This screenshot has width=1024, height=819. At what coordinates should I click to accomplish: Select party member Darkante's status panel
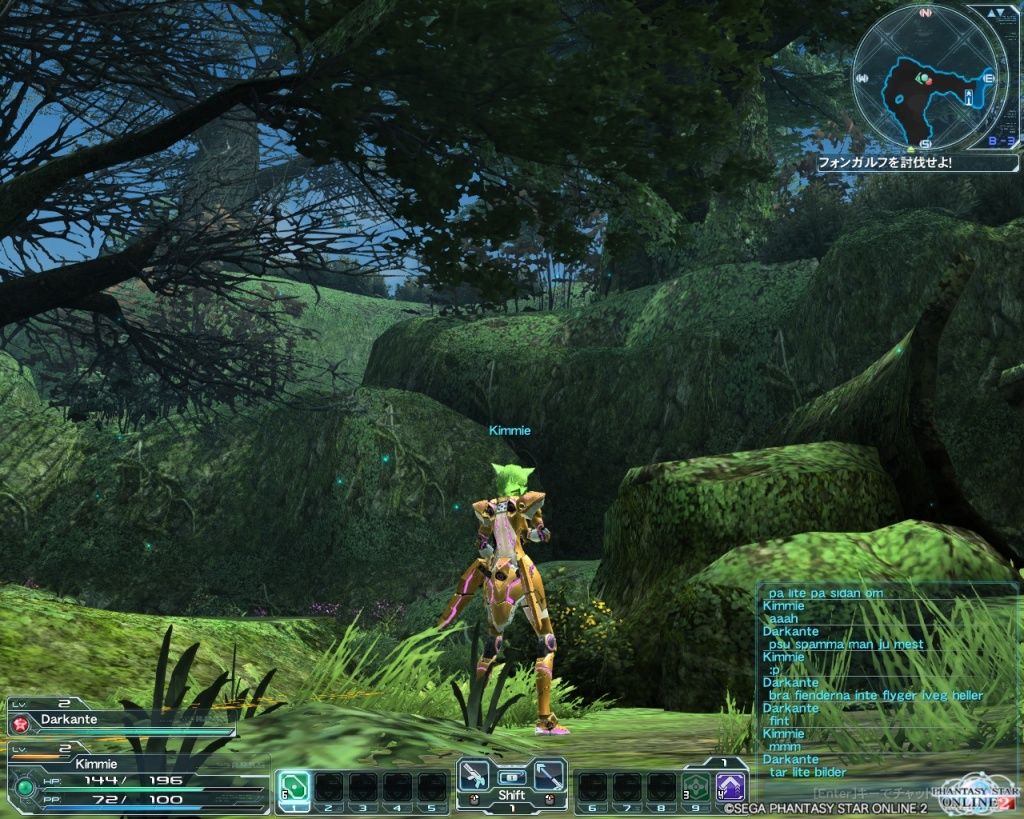[x=120, y=718]
